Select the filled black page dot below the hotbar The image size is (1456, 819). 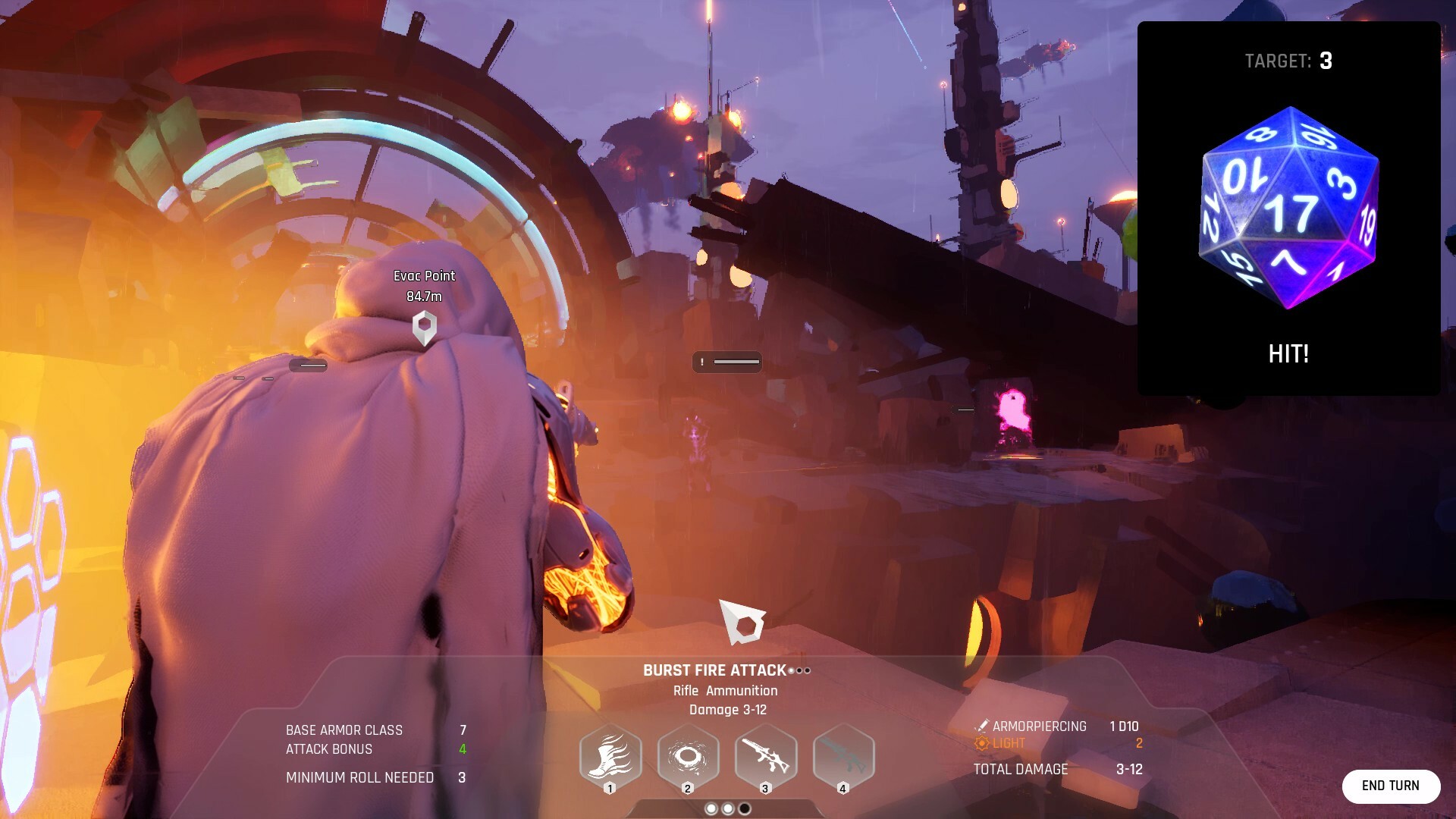tap(745, 808)
